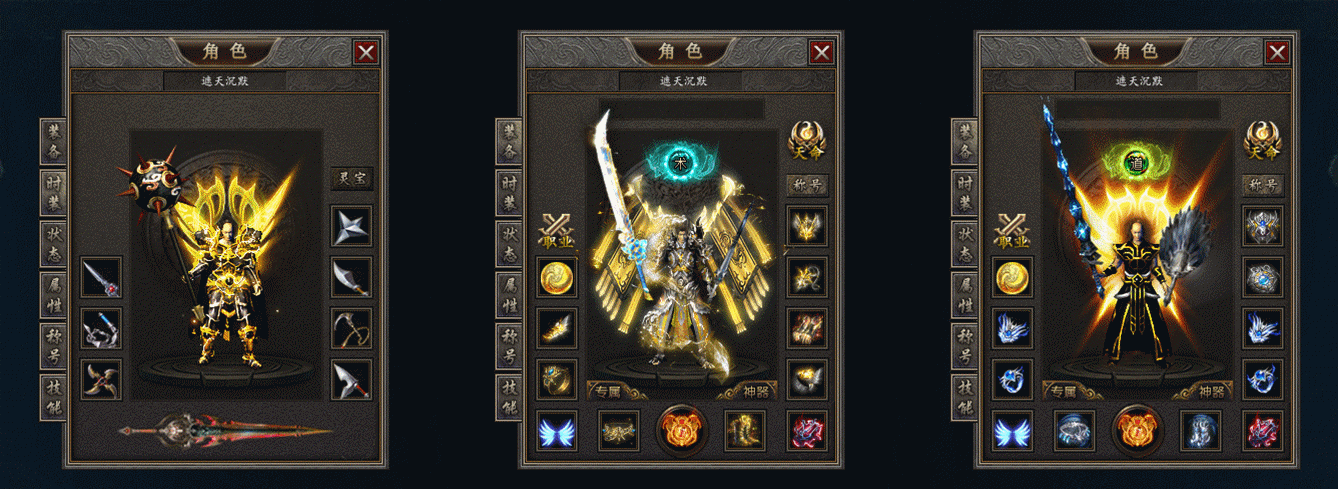This screenshot has width=1338, height=489.
Task: Select the silver-blue helmet equipment slot
Action: click(x=1262, y=226)
